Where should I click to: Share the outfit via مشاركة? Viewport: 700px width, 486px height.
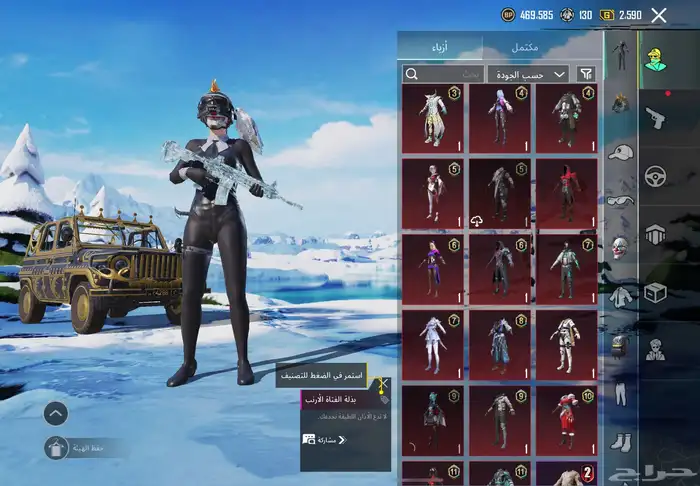[x=331, y=439]
